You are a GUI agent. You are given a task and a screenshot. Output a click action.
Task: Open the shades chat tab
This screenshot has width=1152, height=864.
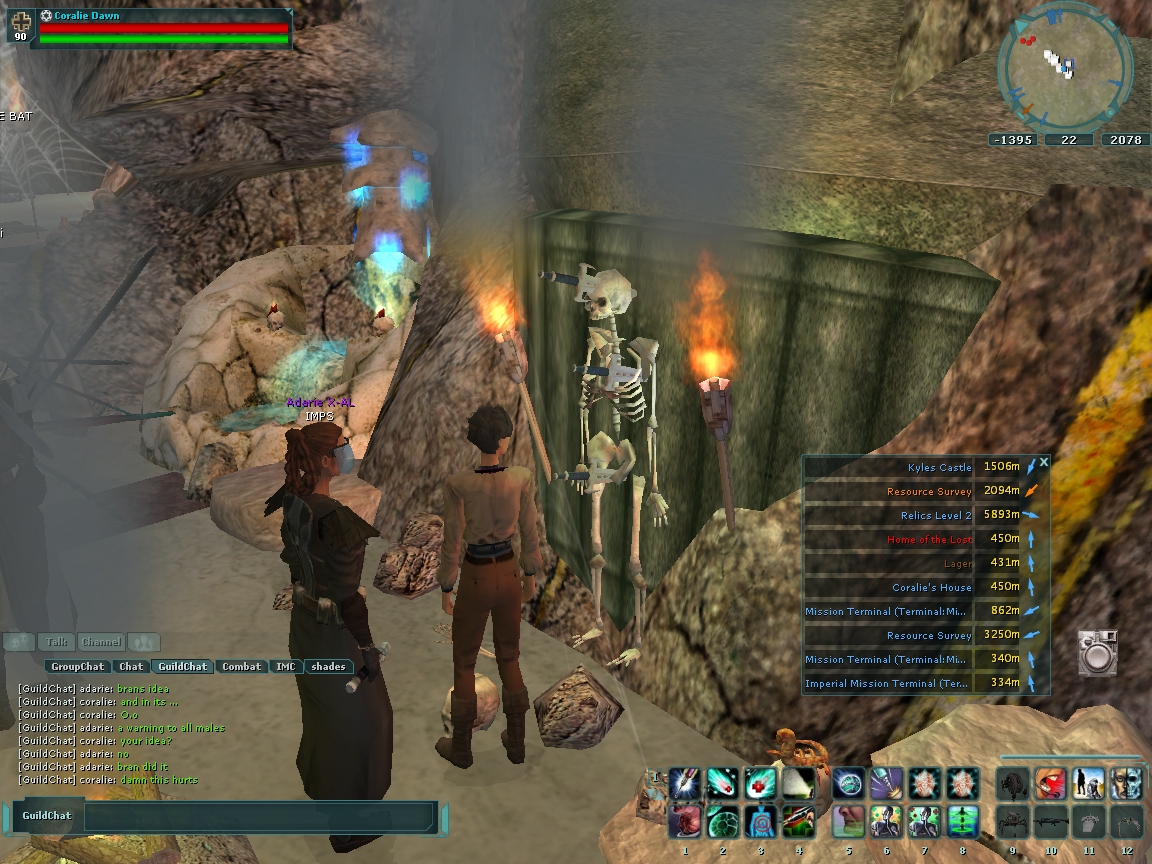tap(328, 666)
